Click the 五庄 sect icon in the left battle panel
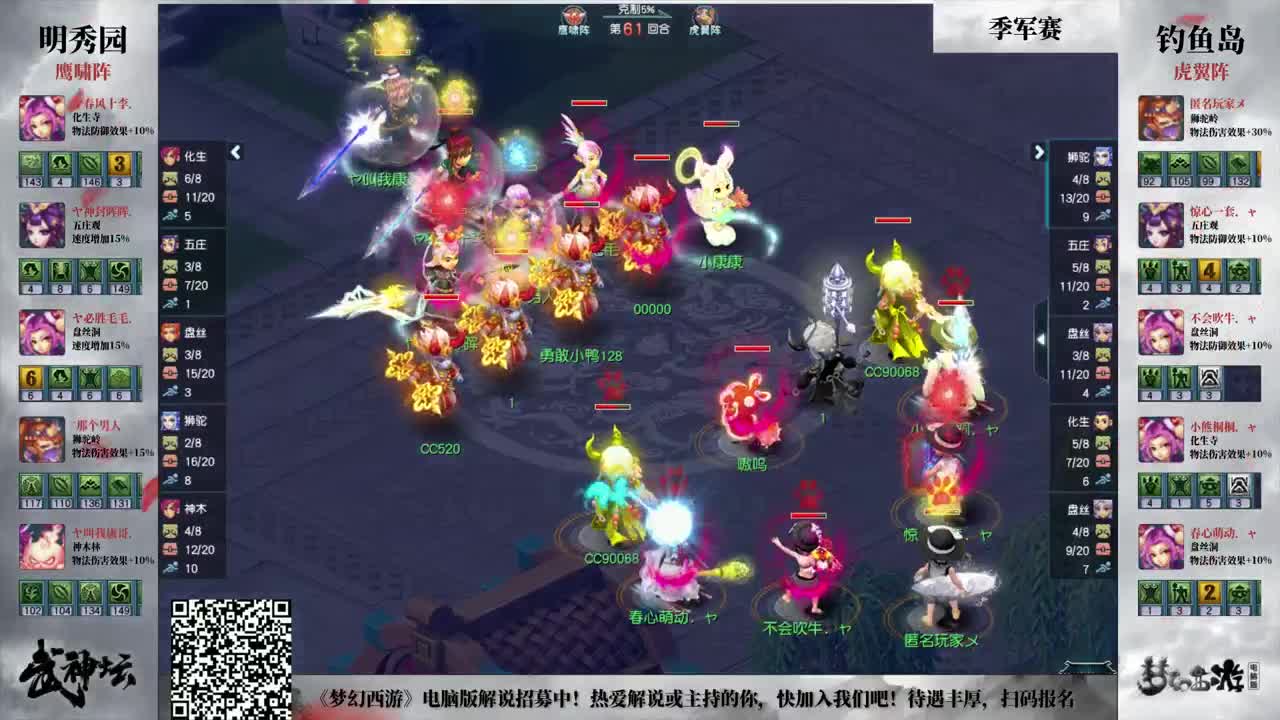This screenshot has height=720, width=1280. pyautogui.click(x=172, y=243)
